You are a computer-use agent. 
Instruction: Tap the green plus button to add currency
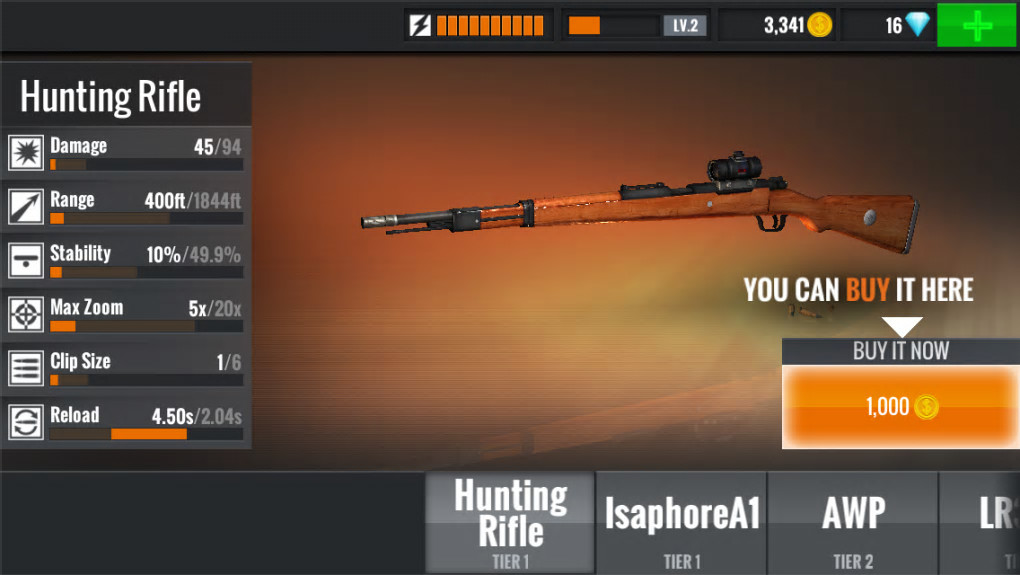point(977,25)
